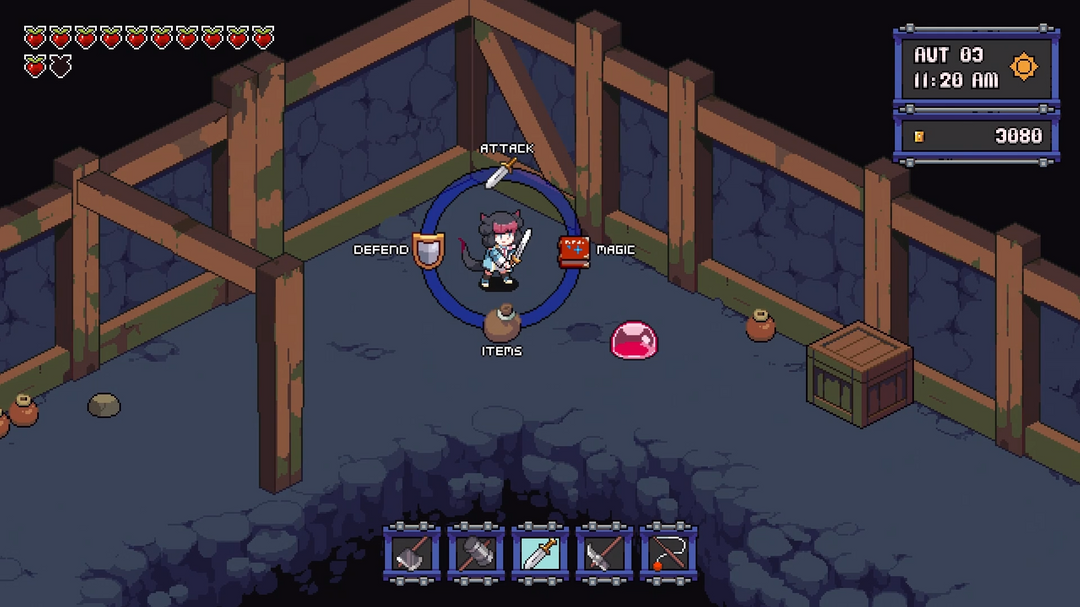Viewport: 1080px width, 607px height.
Task: Select the axe hotbar slot
Action: (x=411, y=551)
